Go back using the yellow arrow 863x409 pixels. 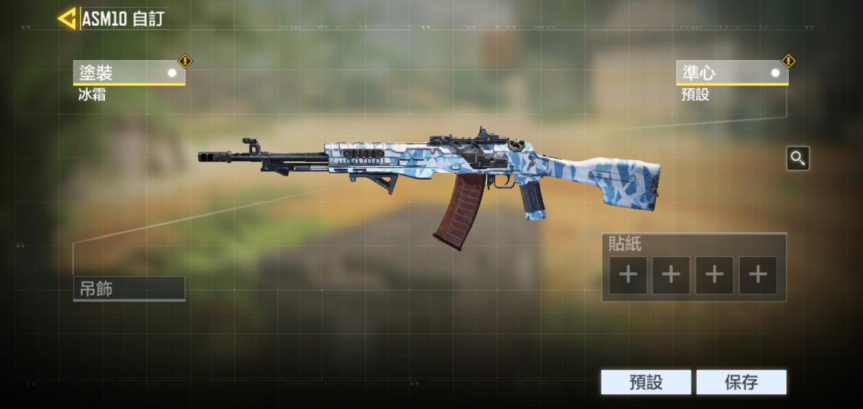click(x=67, y=18)
